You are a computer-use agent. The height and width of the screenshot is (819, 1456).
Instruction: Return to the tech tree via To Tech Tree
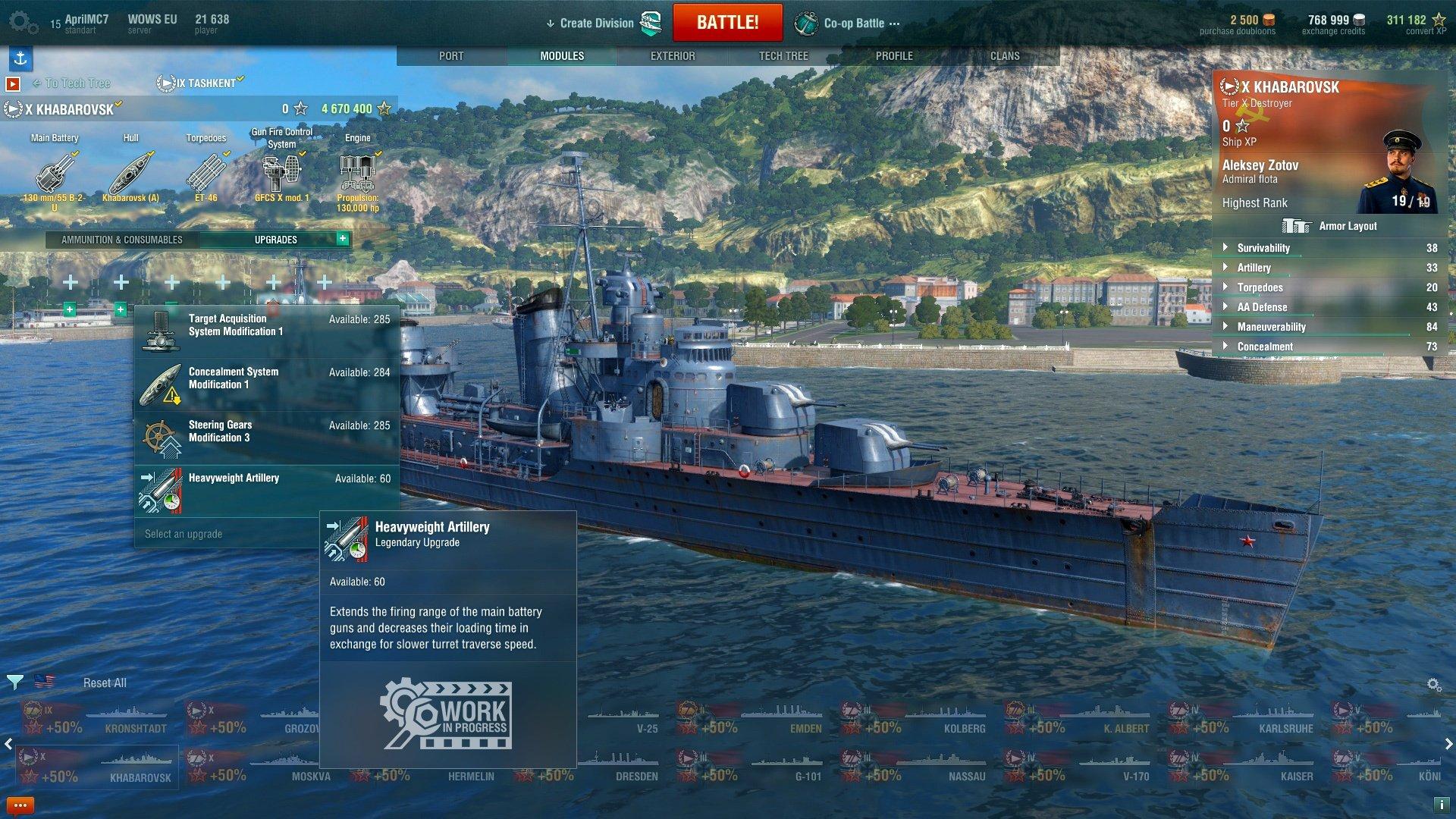pos(77,83)
